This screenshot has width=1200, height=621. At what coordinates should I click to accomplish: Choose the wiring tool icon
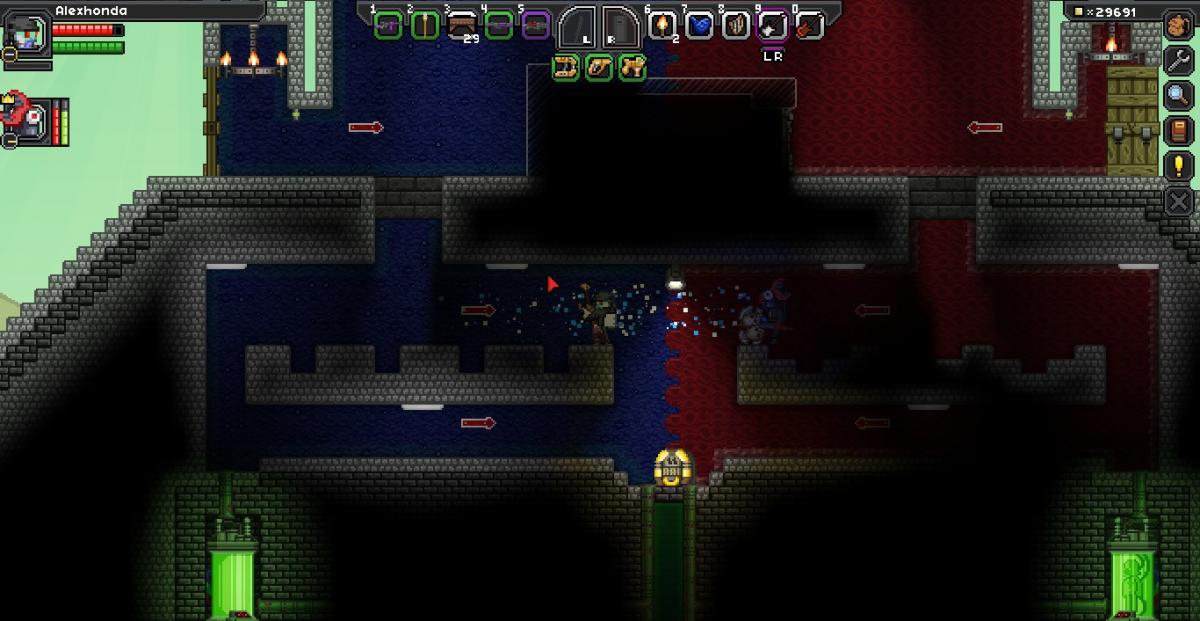click(x=598, y=68)
